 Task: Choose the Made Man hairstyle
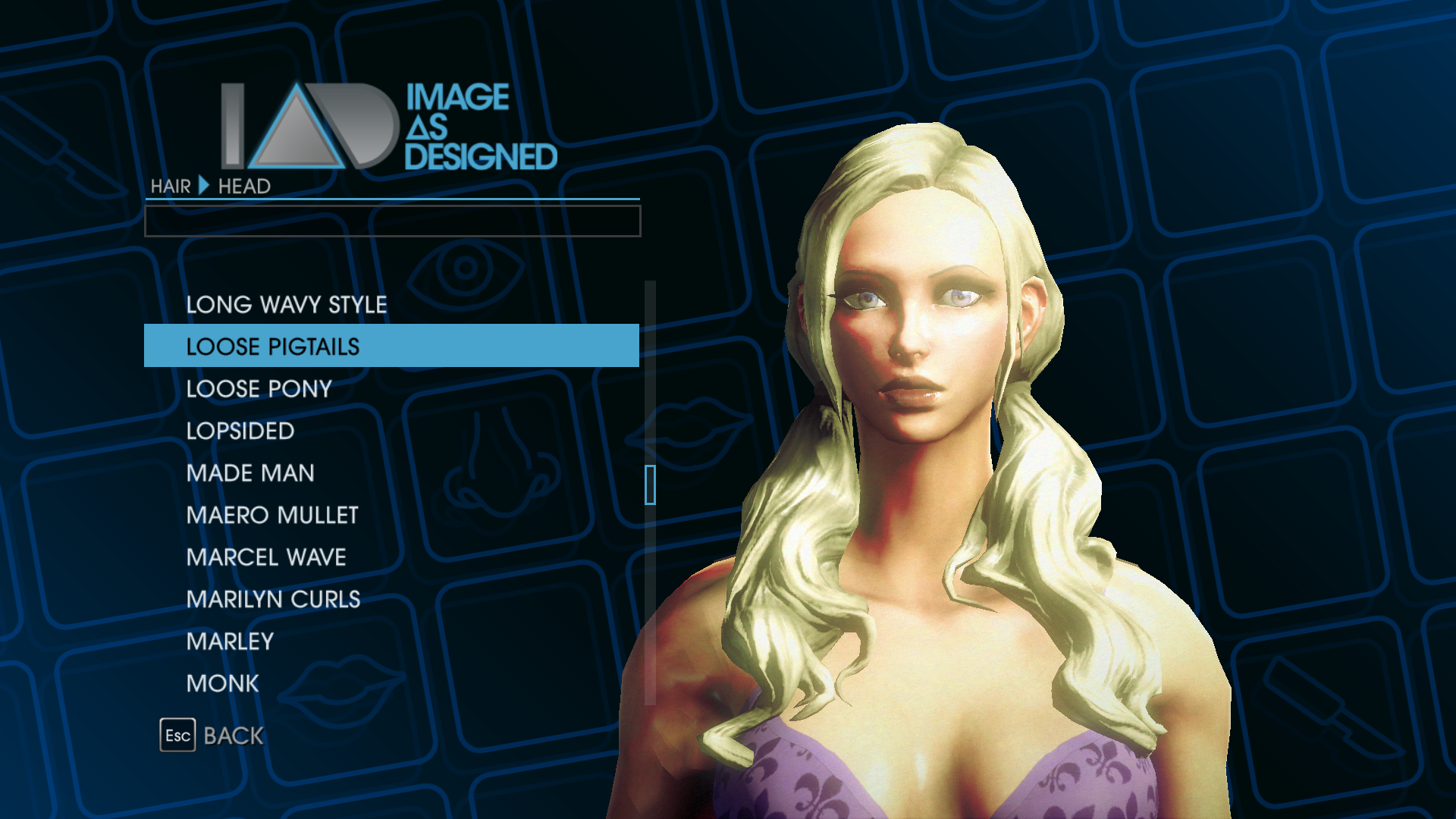point(250,473)
